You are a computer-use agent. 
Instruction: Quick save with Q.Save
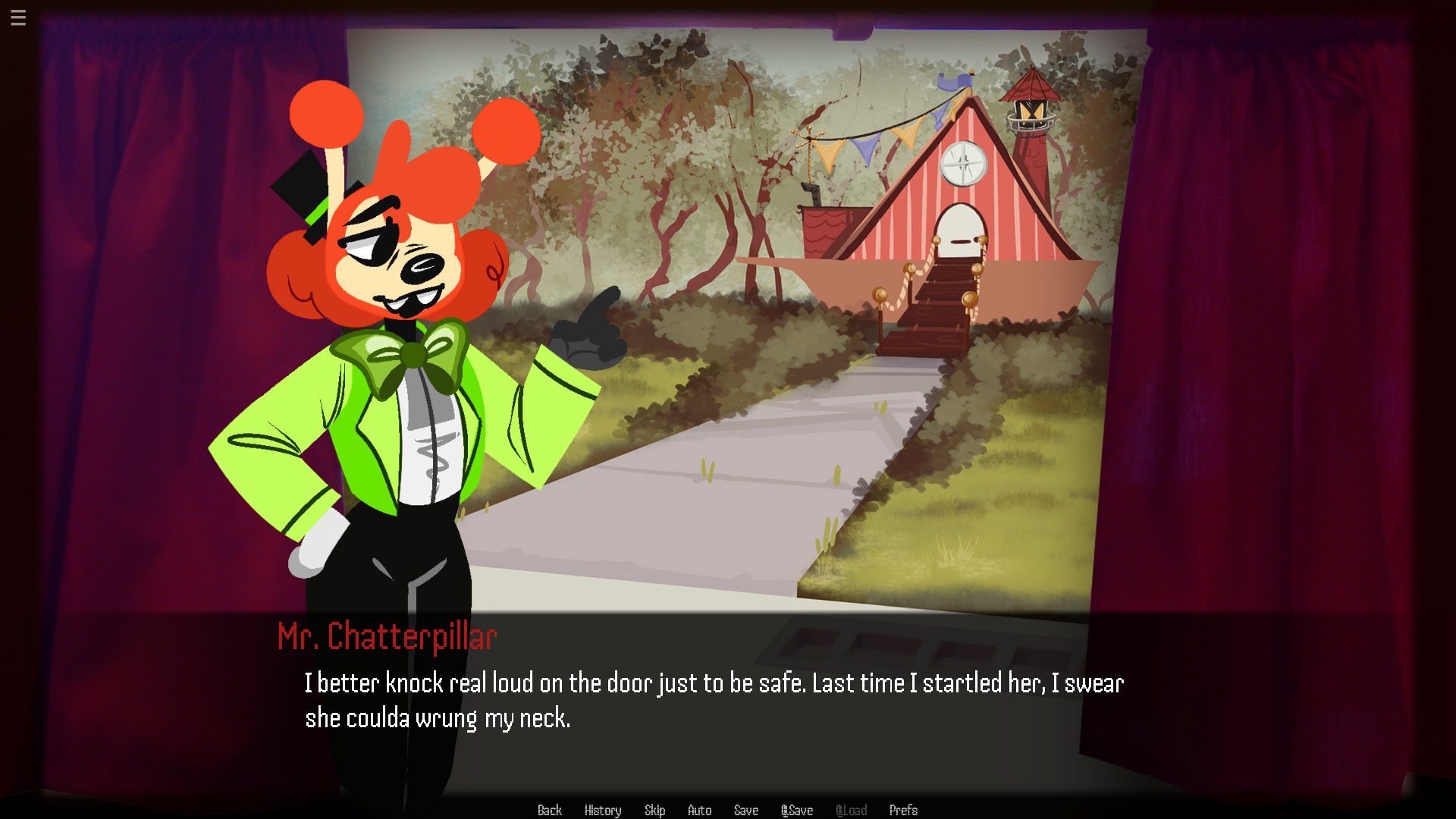797,810
